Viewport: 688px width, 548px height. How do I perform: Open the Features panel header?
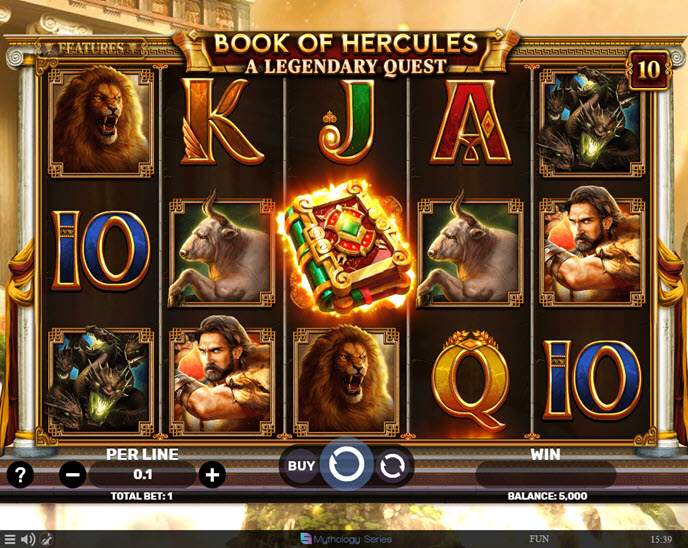click(x=90, y=47)
